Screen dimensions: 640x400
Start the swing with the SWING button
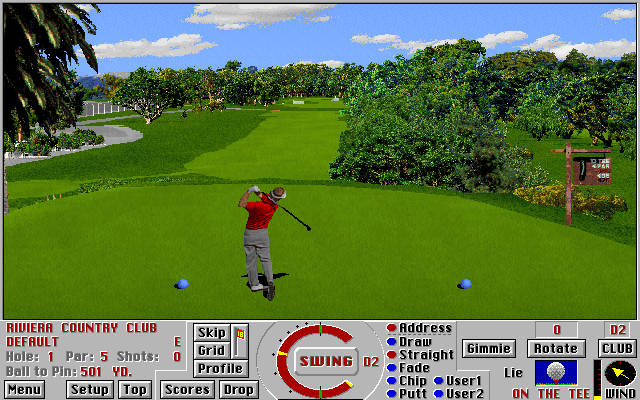(x=327, y=361)
